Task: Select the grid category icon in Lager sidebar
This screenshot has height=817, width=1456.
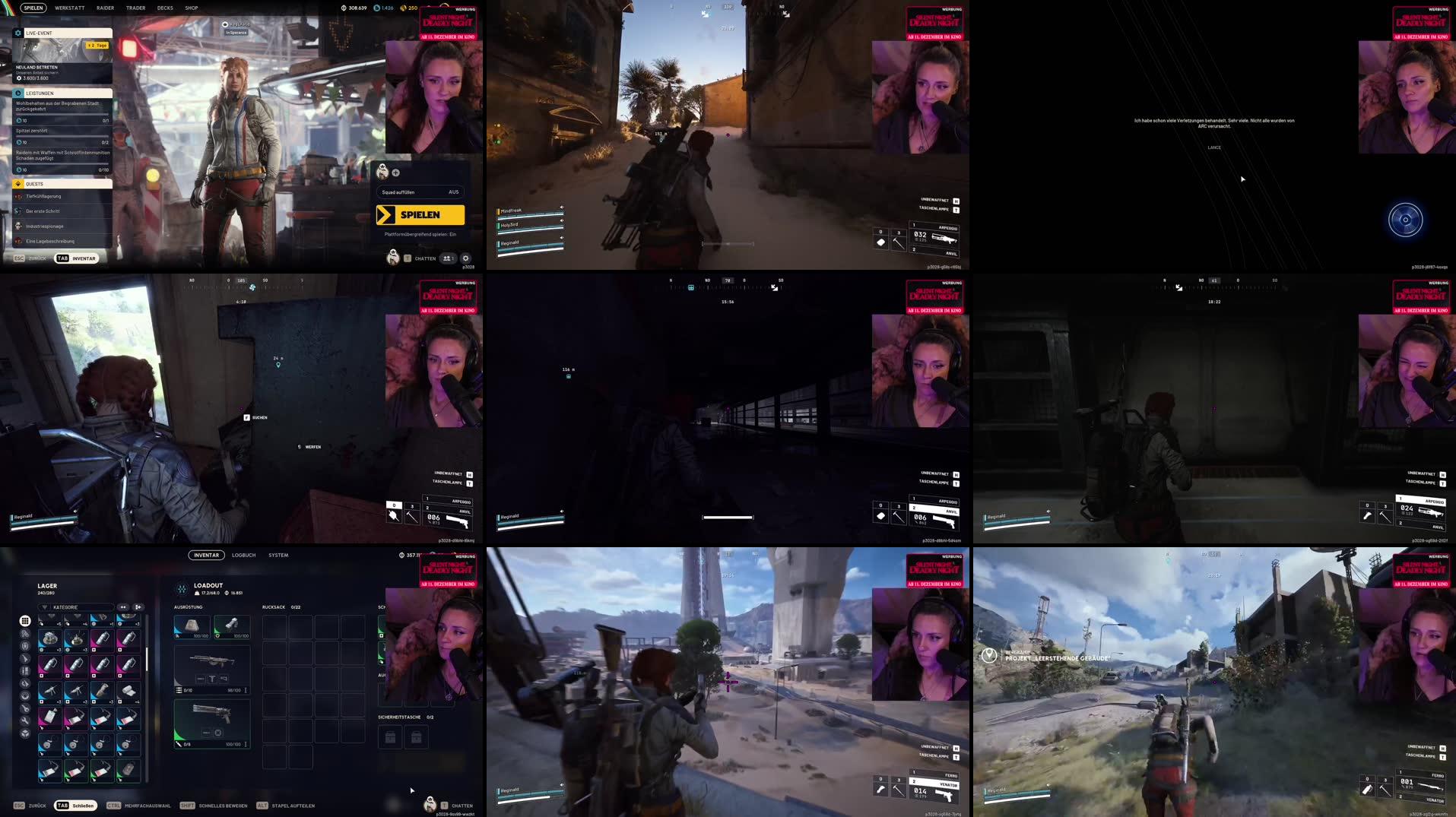Action: pyautogui.click(x=24, y=620)
